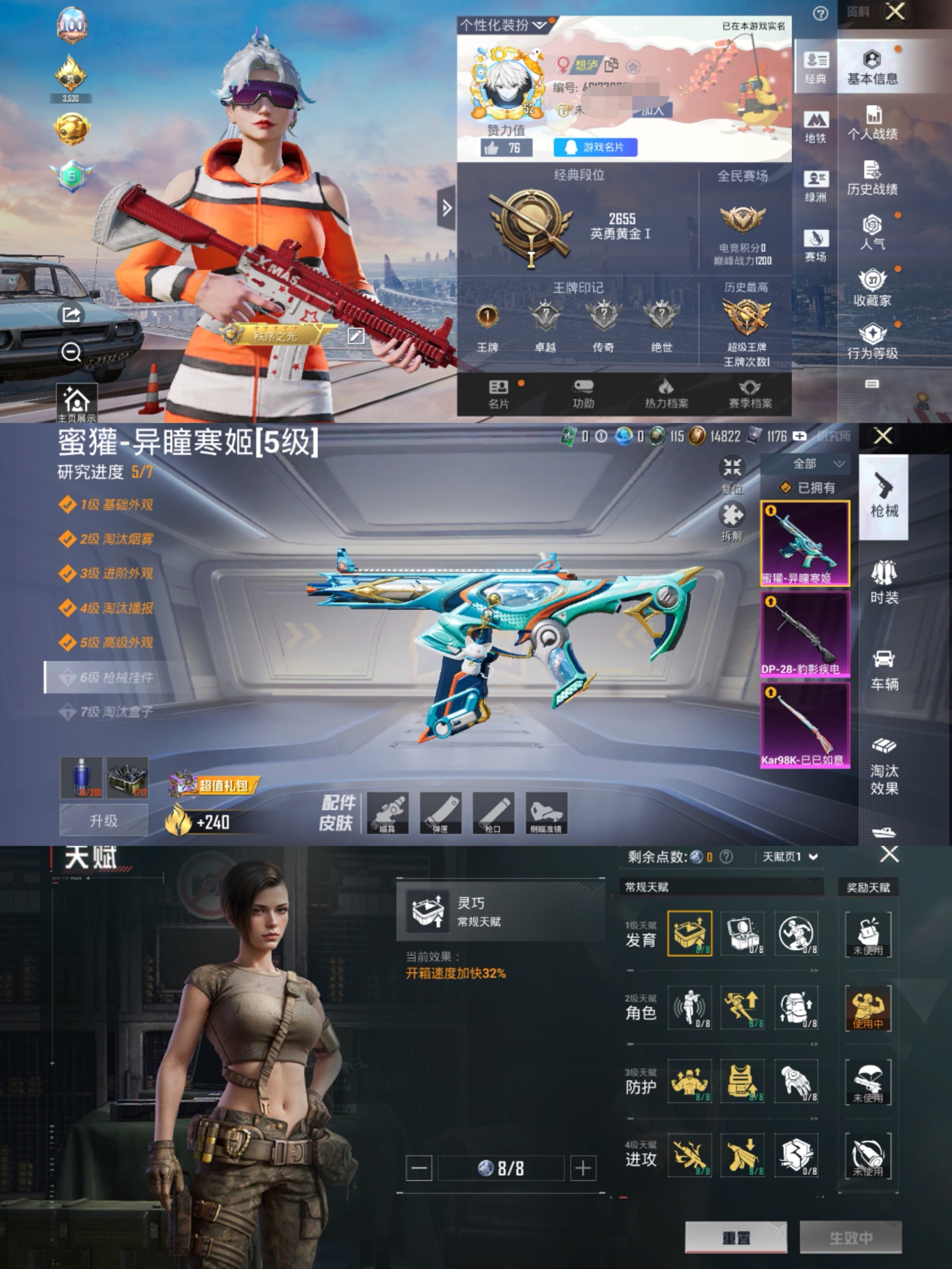This screenshot has height=1269, width=952.
Task: Open the 游戏名片 game card button
Action: click(595, 147)
